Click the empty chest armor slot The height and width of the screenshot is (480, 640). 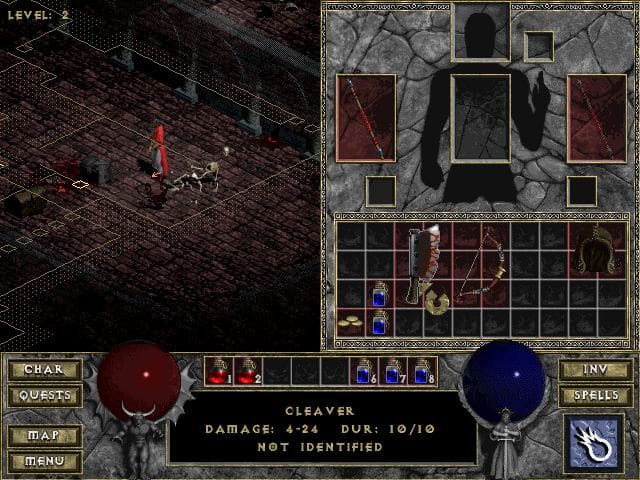click(x=480, y=118)
